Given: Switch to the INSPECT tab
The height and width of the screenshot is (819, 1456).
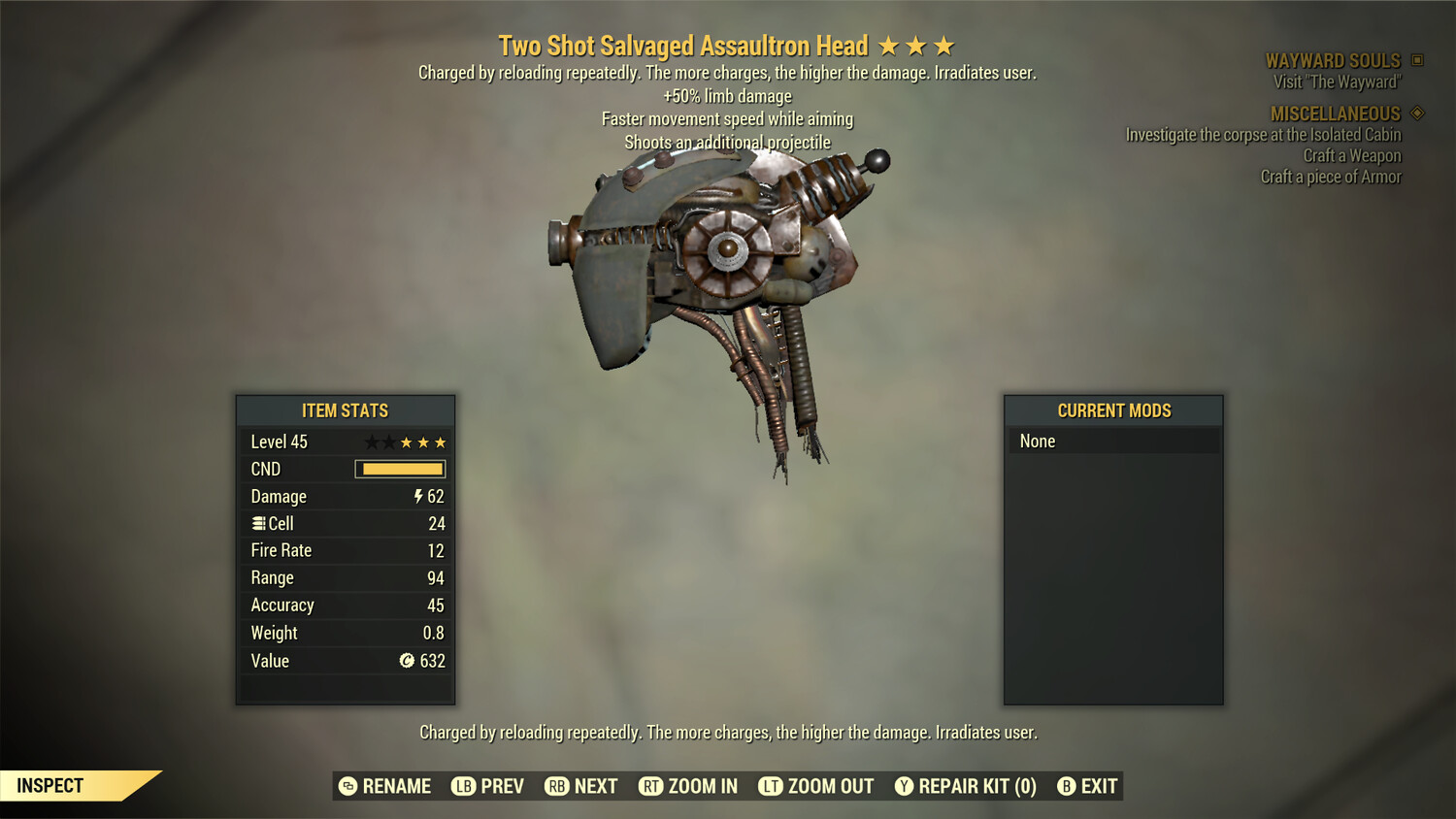Looking at the screenshot, I should [50, 785].
